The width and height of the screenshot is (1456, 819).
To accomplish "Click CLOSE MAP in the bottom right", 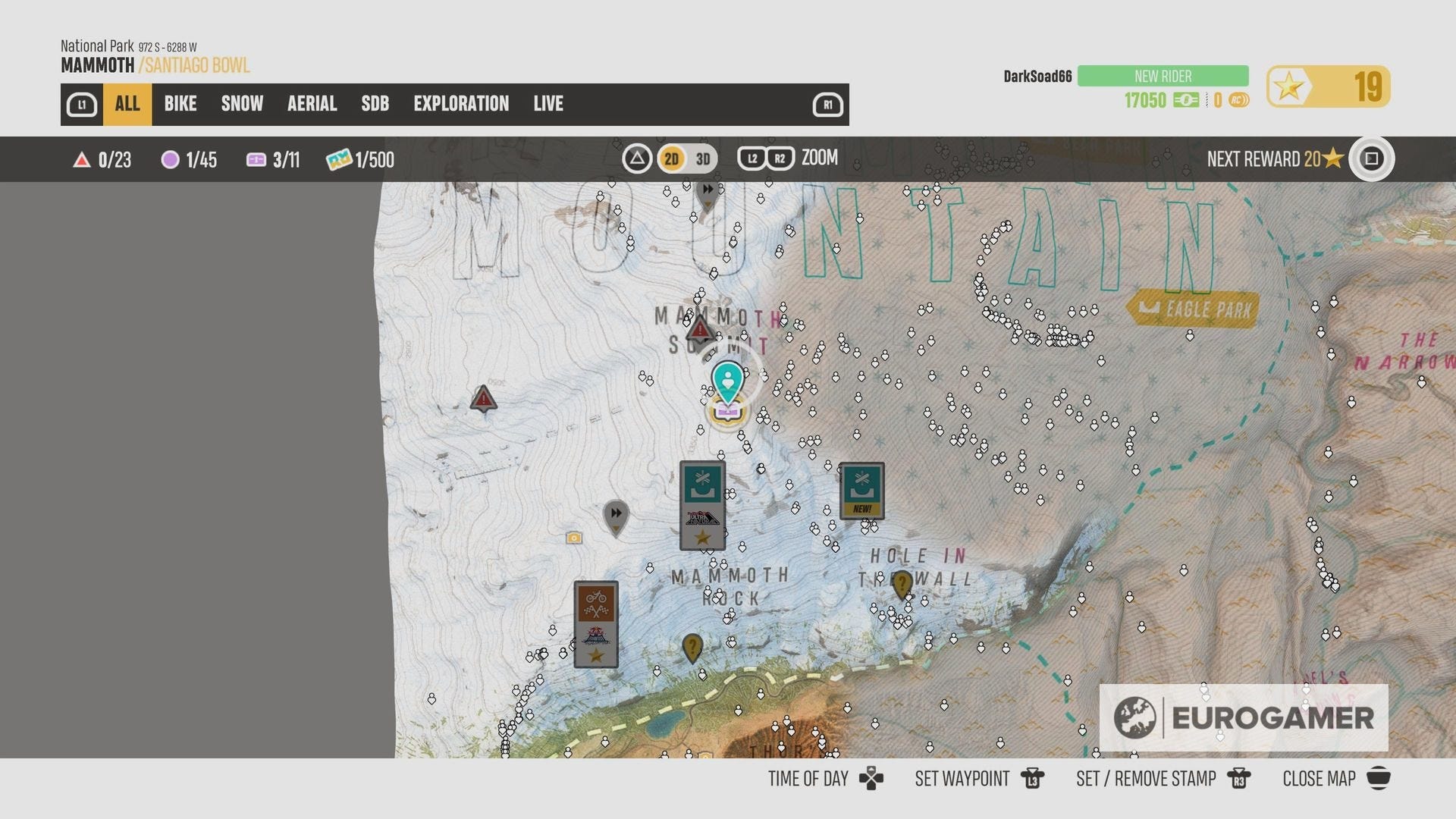I will (x=1318, y=778).
